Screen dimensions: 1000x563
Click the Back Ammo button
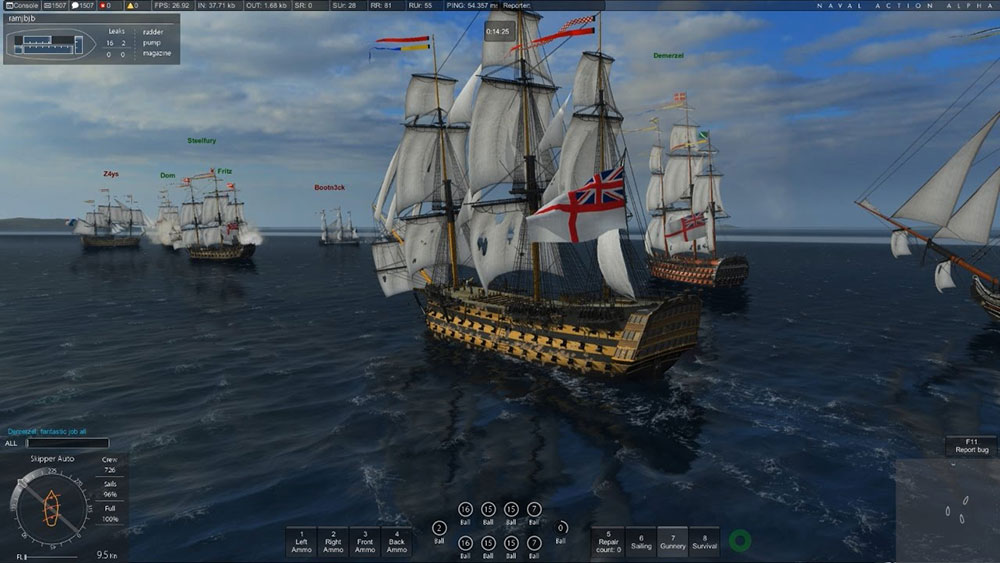pyautogui.click(x=397, y=542)
